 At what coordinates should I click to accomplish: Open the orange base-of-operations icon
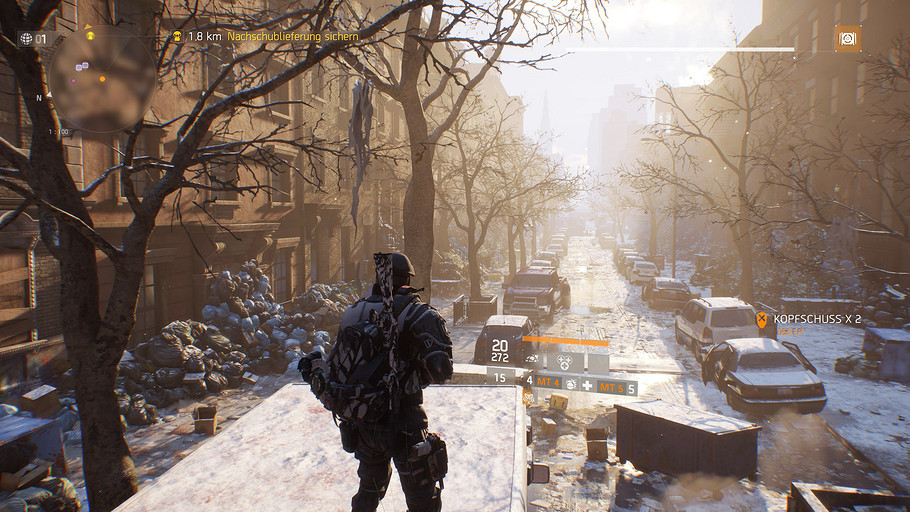[848, 39]
